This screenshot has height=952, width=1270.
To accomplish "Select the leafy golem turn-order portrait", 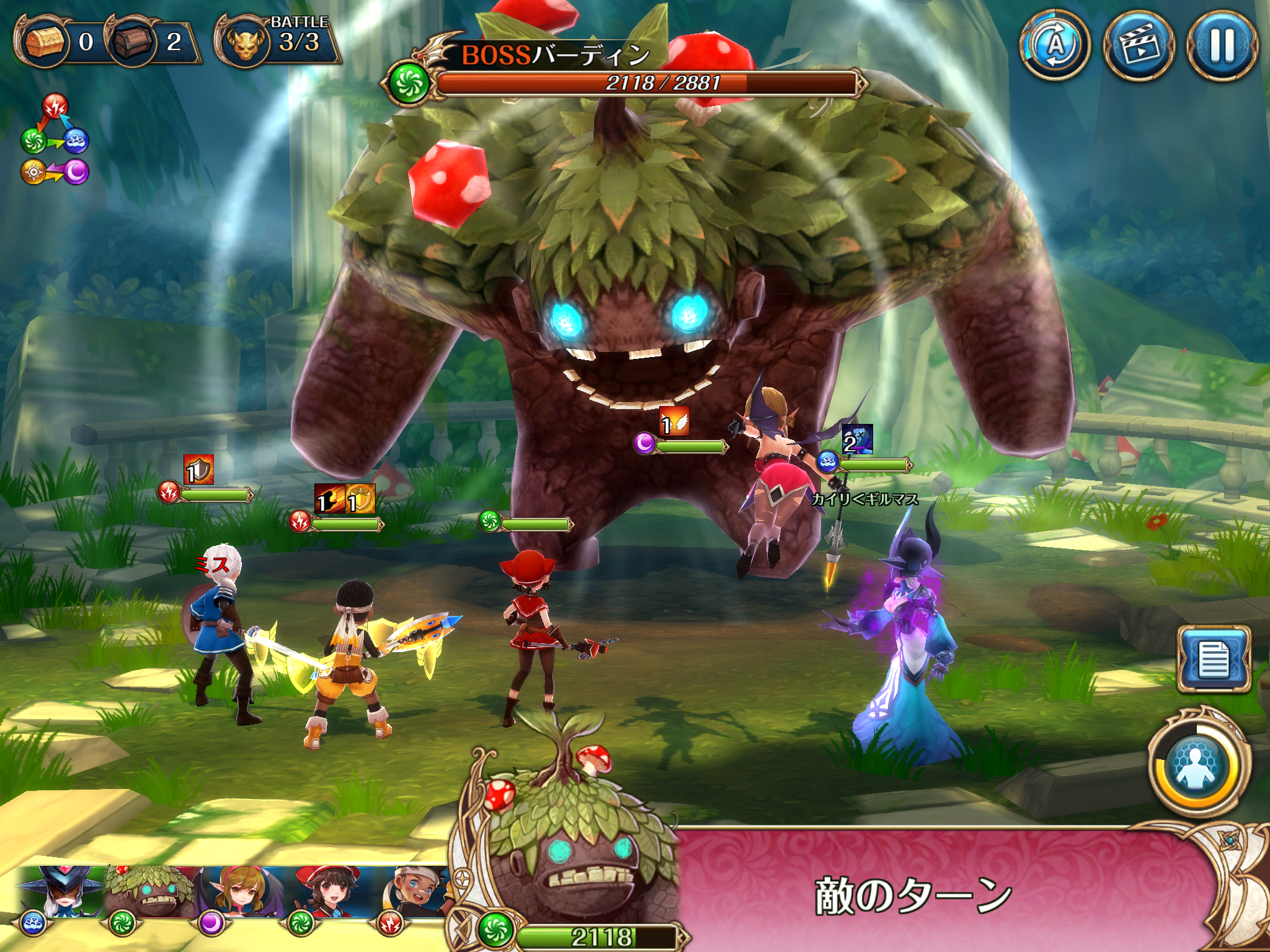I will pyautogui.click(x=148, y=892).
